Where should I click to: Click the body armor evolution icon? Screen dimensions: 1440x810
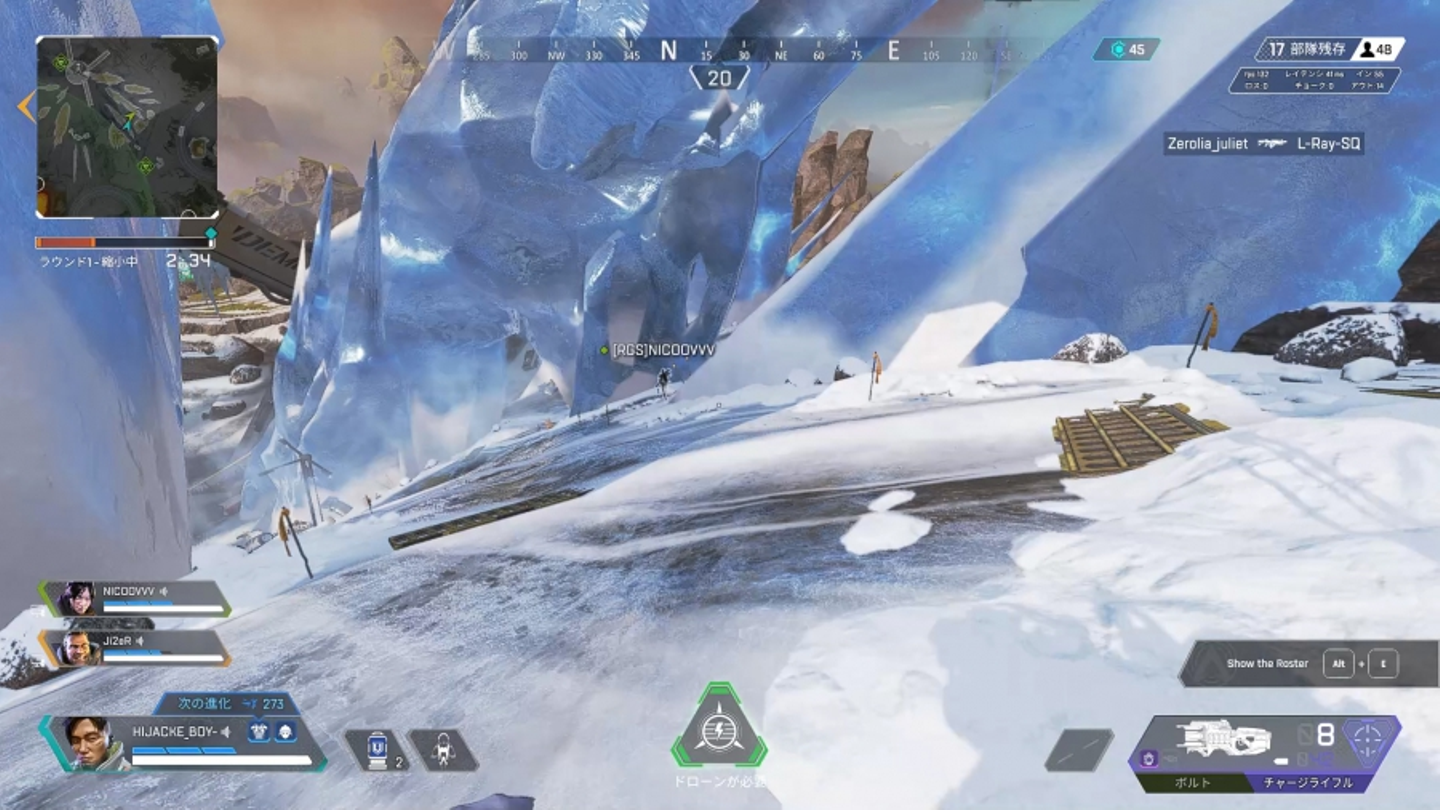pos(259,732)
